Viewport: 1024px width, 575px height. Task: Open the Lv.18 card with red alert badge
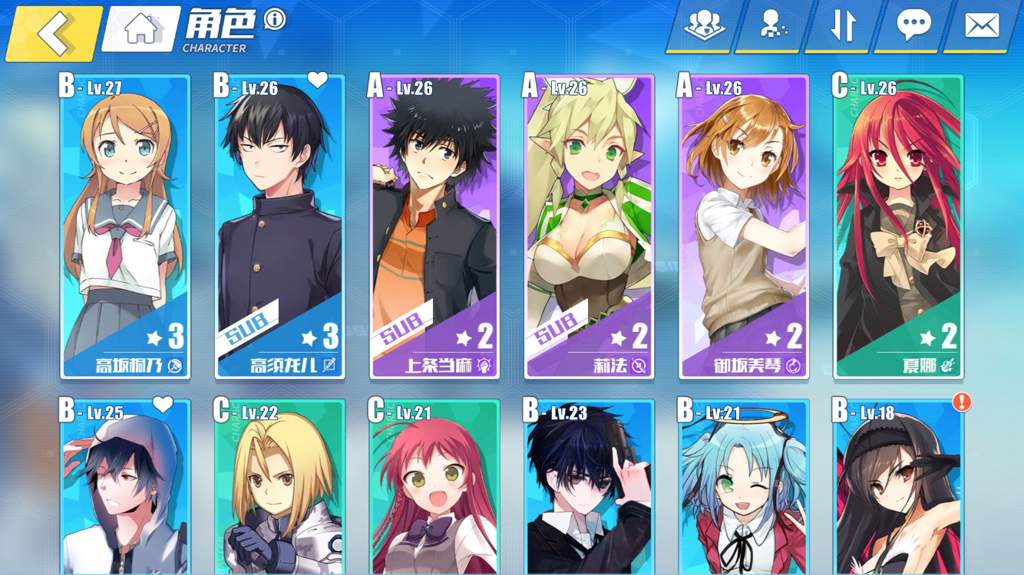[898, 490]
